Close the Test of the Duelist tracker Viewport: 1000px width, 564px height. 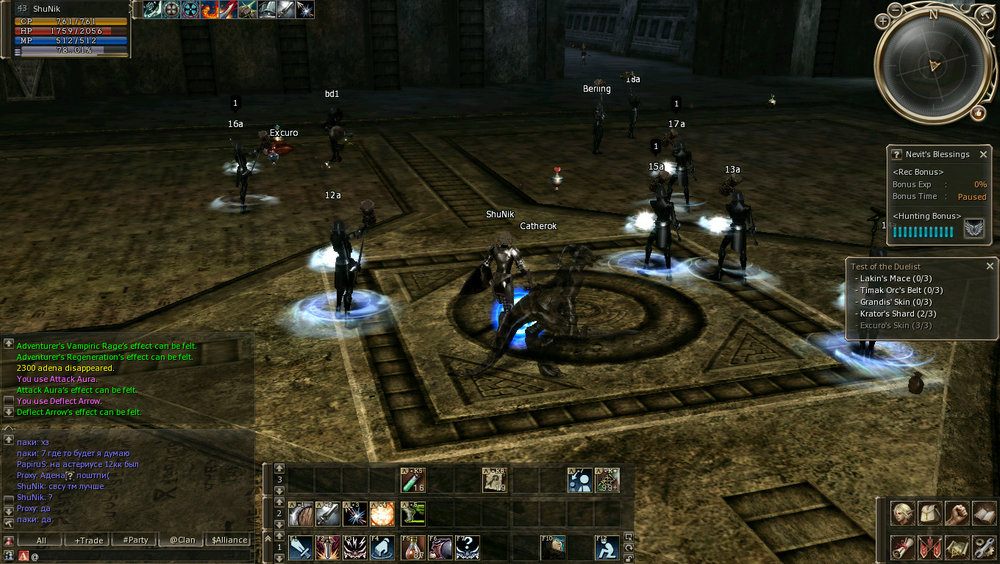990,266
